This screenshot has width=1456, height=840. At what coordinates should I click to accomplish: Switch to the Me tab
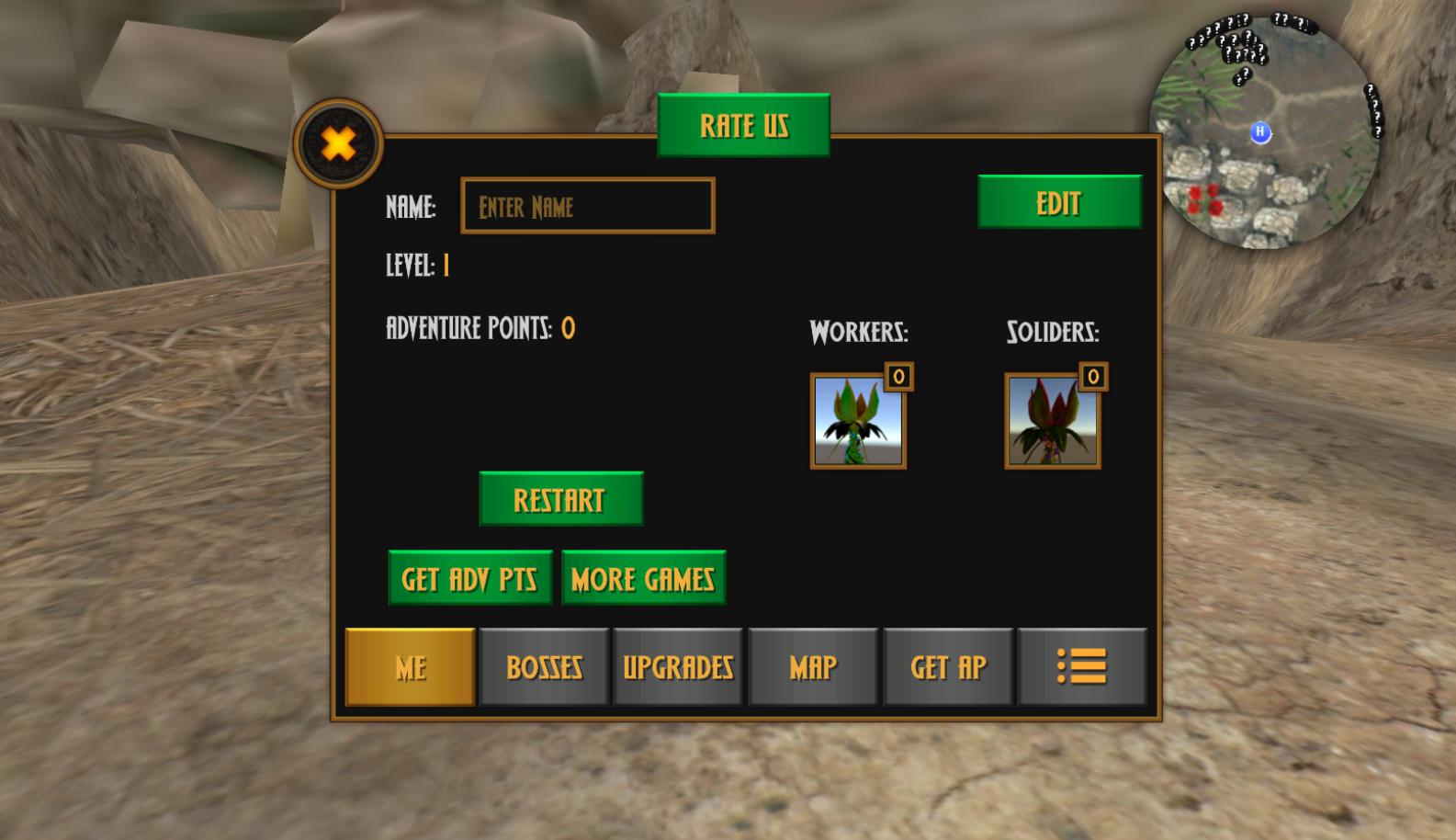pyautogui.click(x=411, y=667)
